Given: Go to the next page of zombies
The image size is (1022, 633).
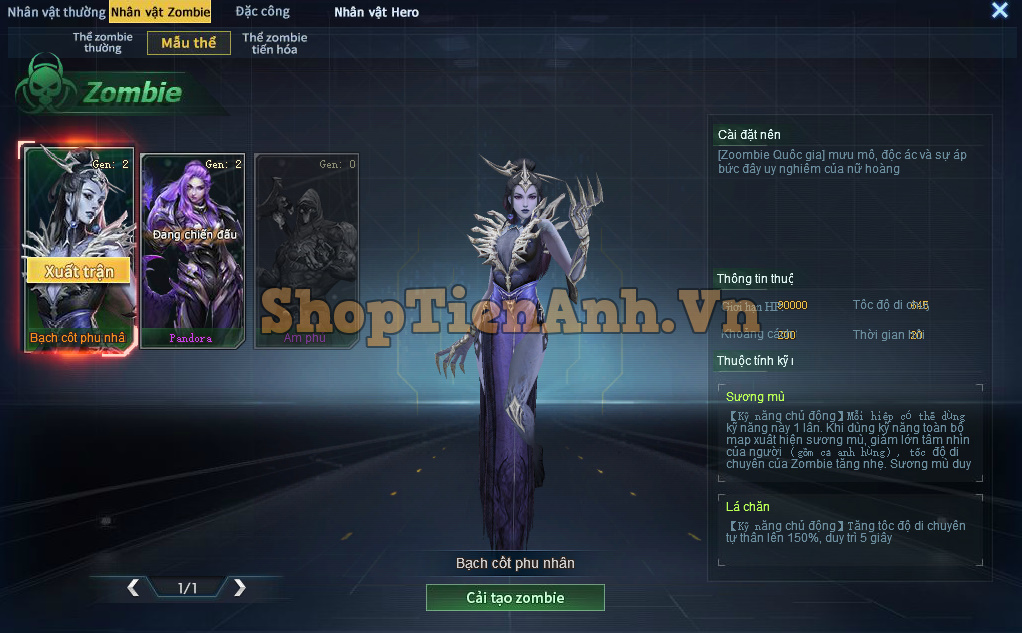Looking at the screenshot, I should 239,588.
